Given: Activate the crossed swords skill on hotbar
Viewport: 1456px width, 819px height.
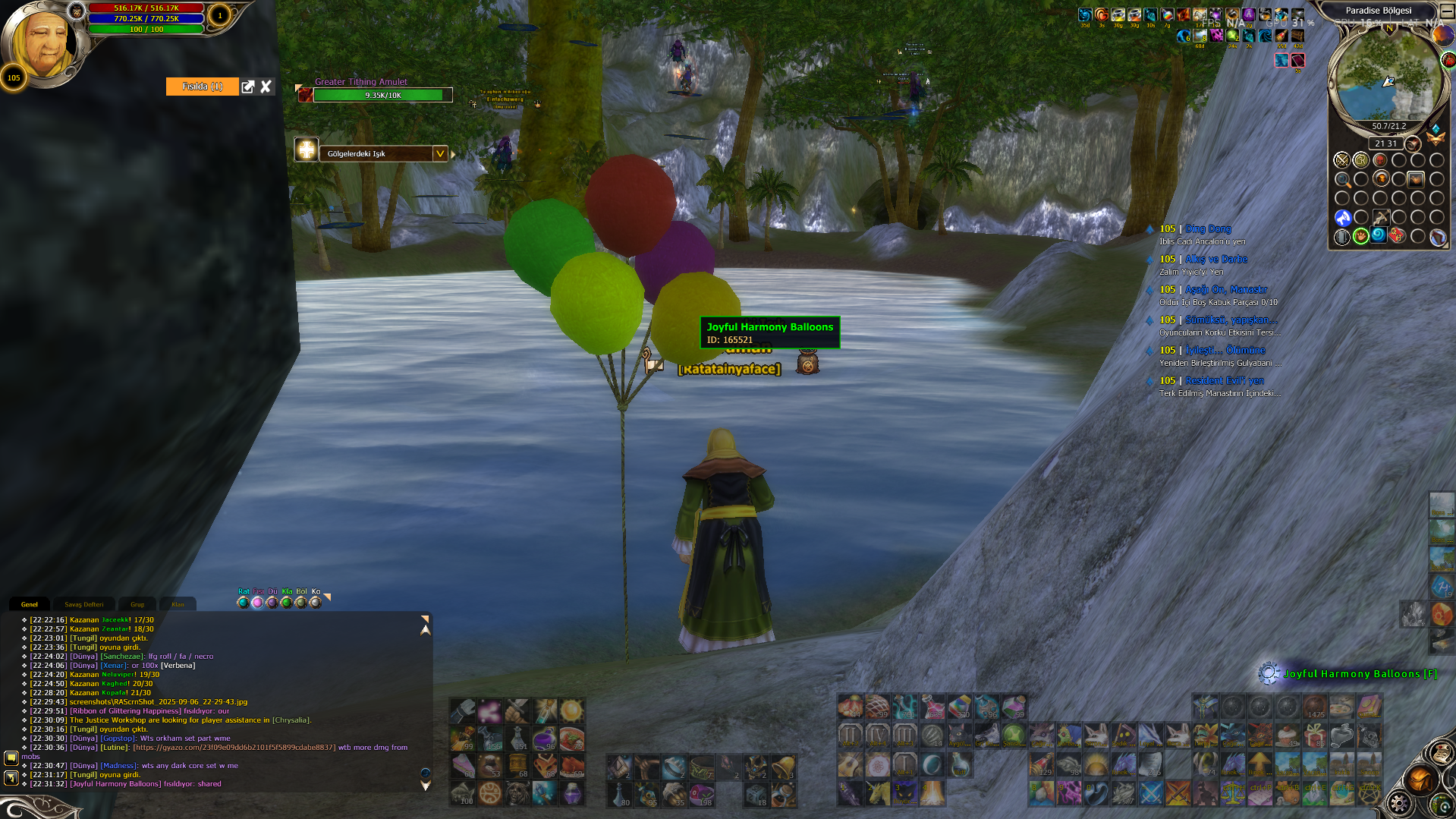Looking at the screenshot, I should 1151,793.
